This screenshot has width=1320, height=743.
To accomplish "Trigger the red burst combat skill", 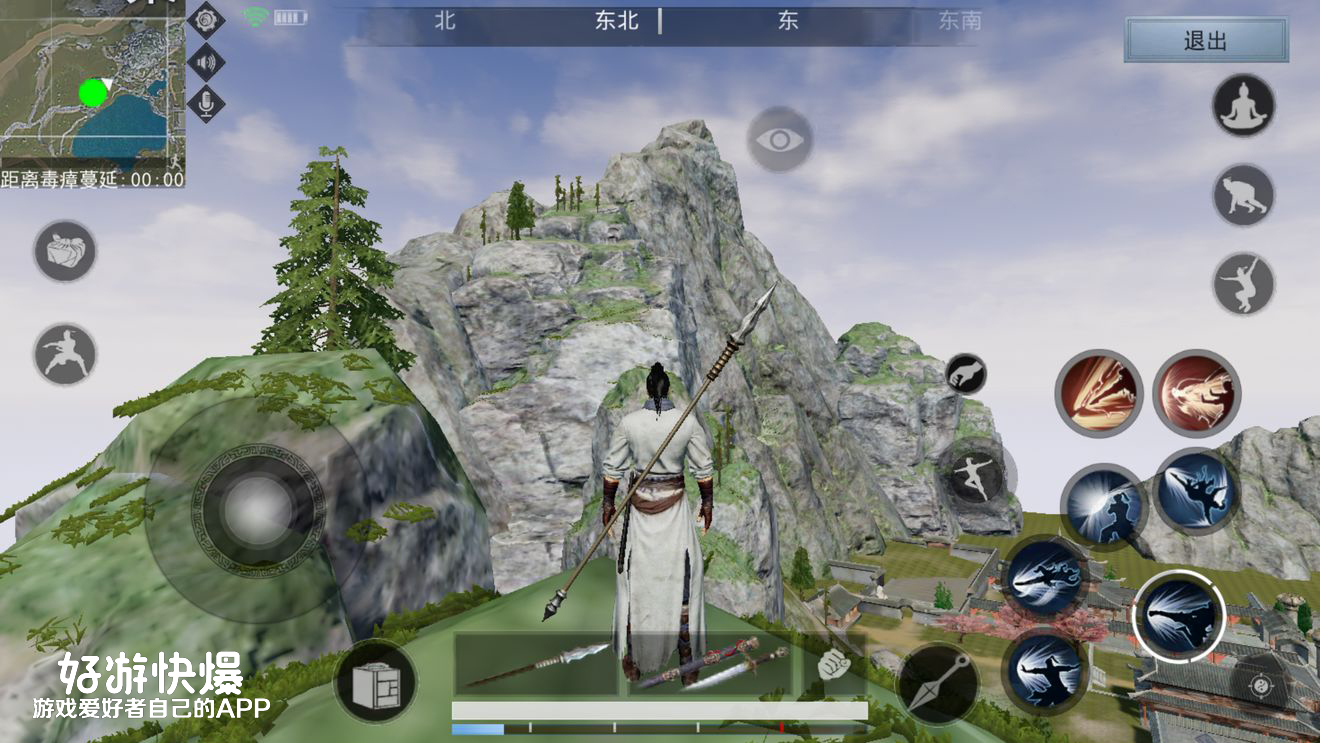I will pos(1196,392).
